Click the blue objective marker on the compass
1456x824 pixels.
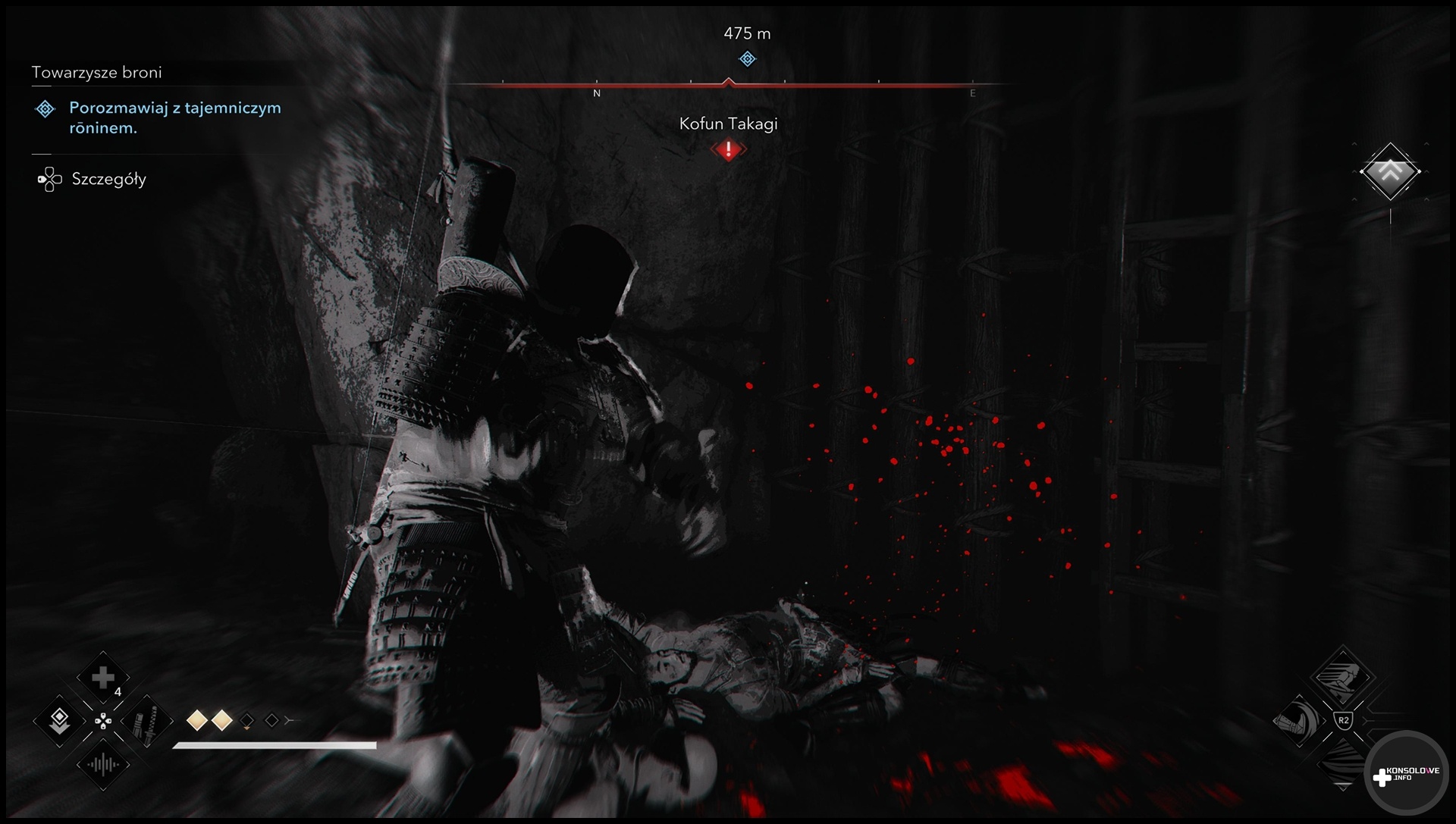[x=748, y=59]
